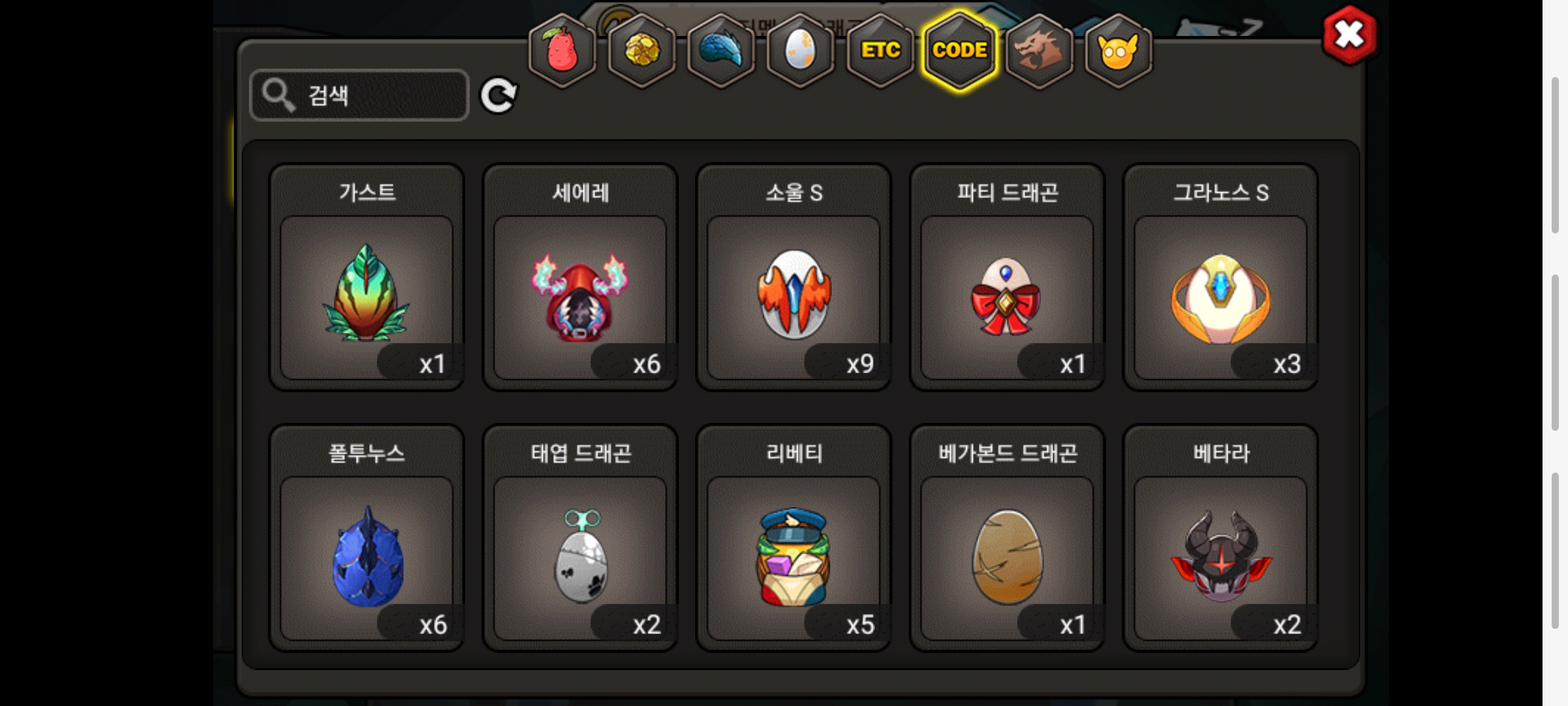Select the 베타라 horned dark egg
Viewport: 1568px width, 706px height.
(1220, 556)
